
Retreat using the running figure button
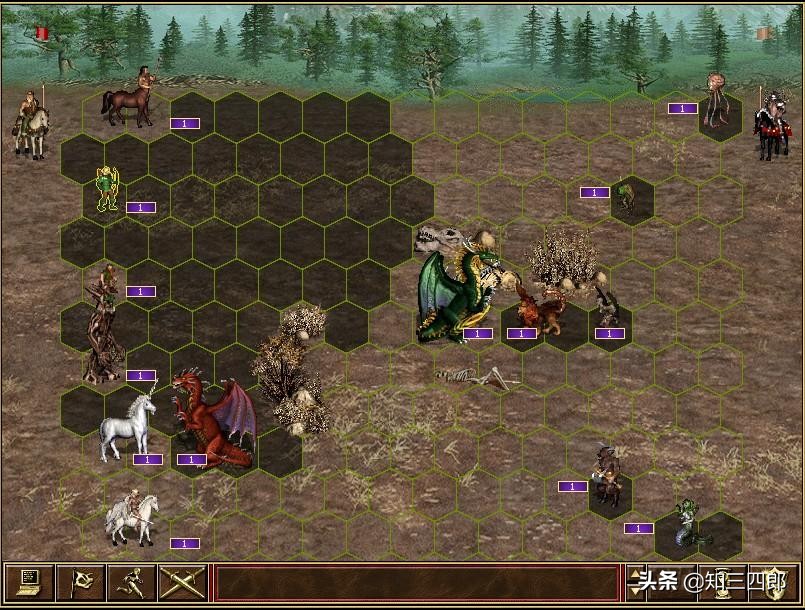132,582
